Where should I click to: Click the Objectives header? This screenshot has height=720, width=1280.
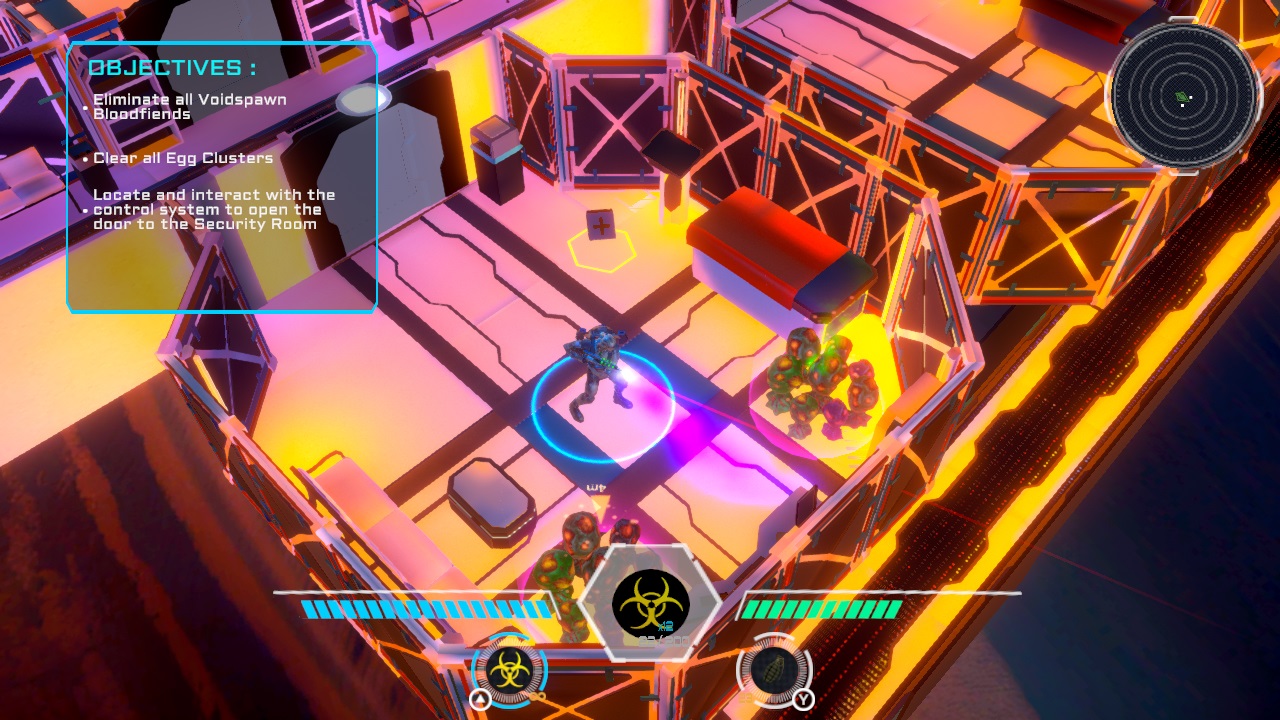[x=172, y=67]
